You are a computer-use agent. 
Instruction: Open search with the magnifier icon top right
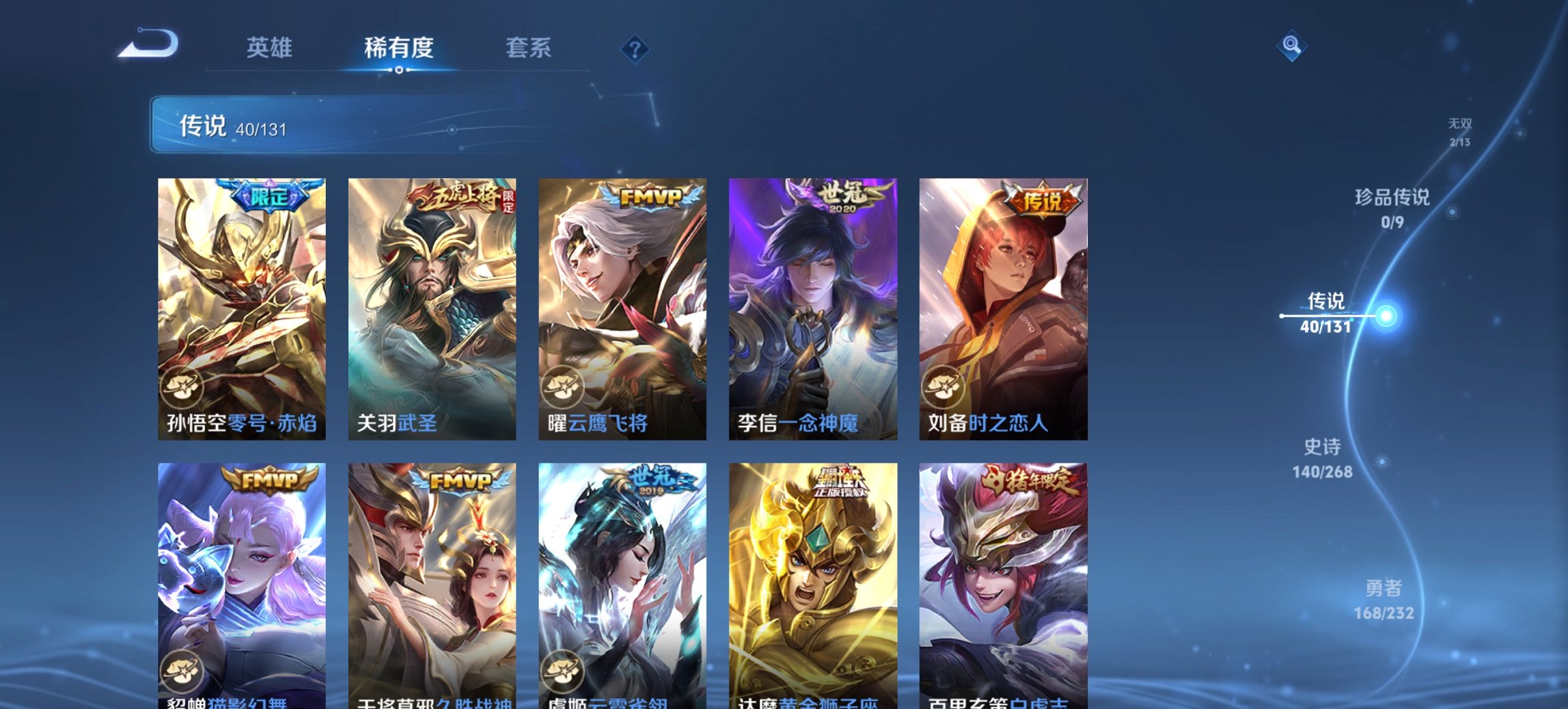pyautogui.click(x=1290, y=46)
